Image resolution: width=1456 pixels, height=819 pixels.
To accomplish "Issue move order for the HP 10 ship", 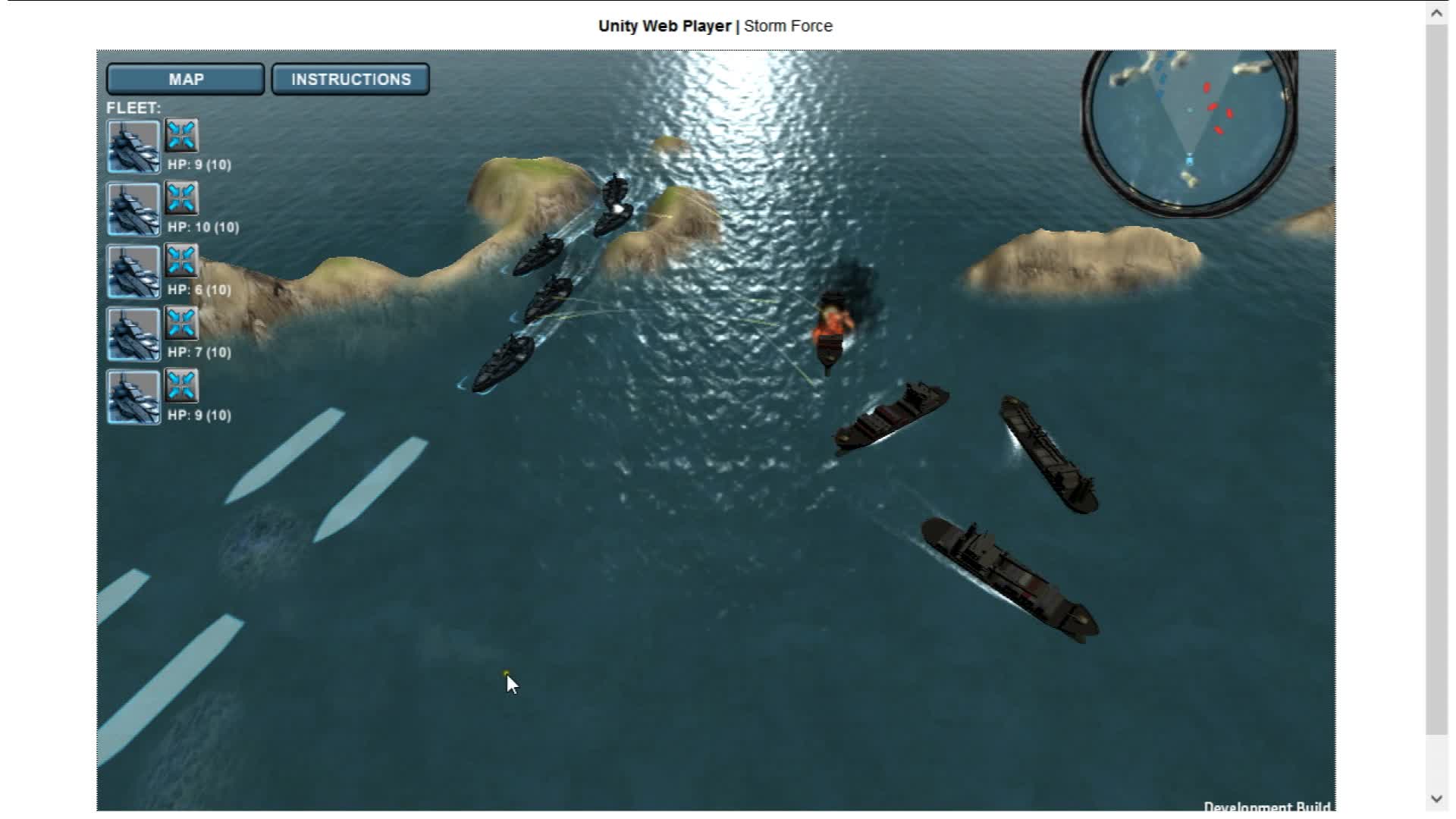I will pos(180,198).
